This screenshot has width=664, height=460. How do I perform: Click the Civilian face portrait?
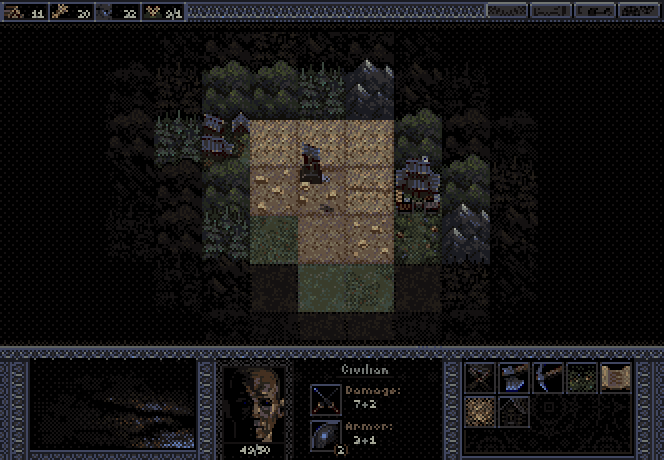tap(253, 402)
